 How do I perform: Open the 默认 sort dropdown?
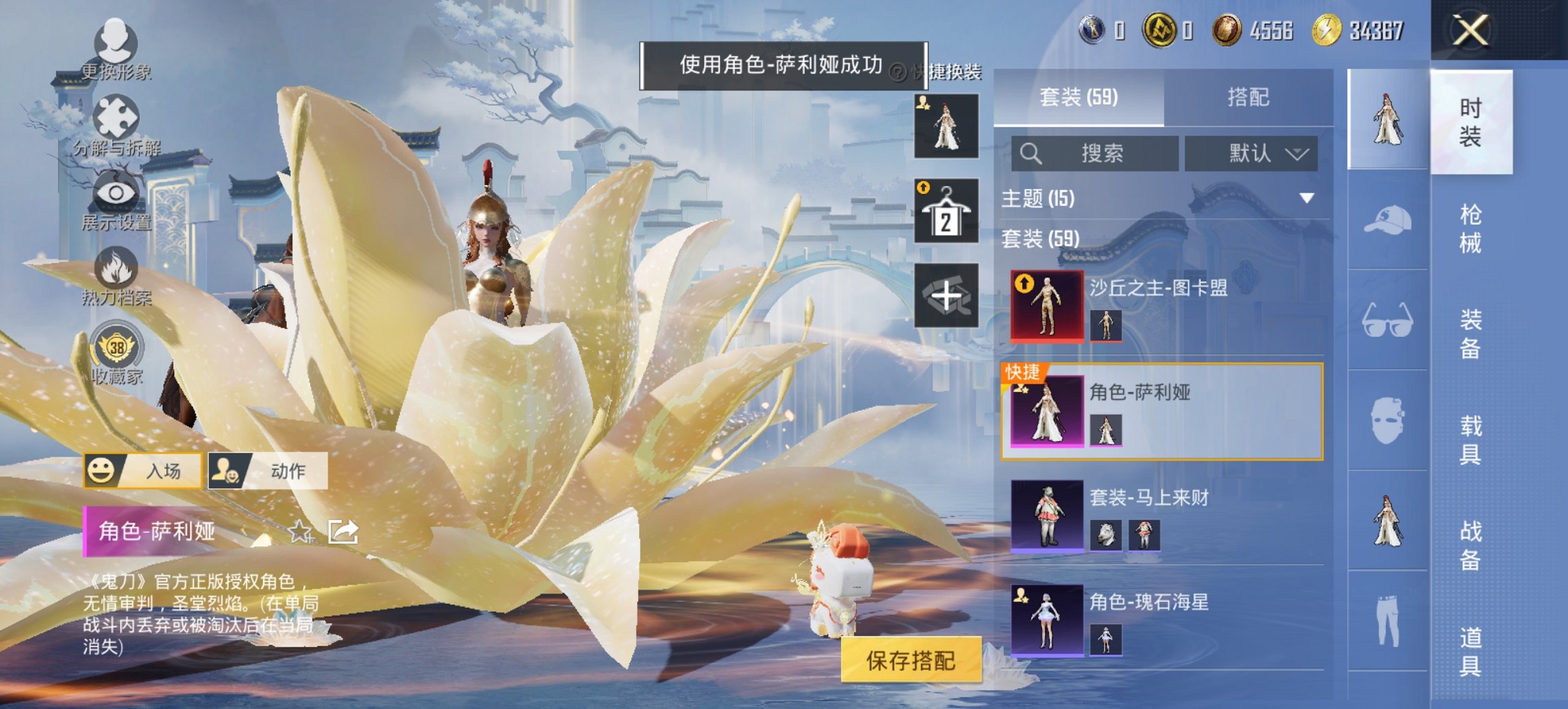pyautogui.click(x=1264, y=154)
